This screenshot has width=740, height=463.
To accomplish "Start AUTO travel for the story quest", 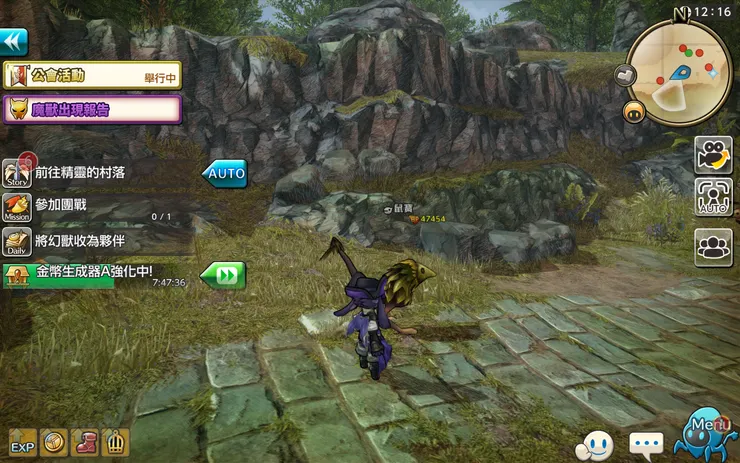I will pos(225,173).
